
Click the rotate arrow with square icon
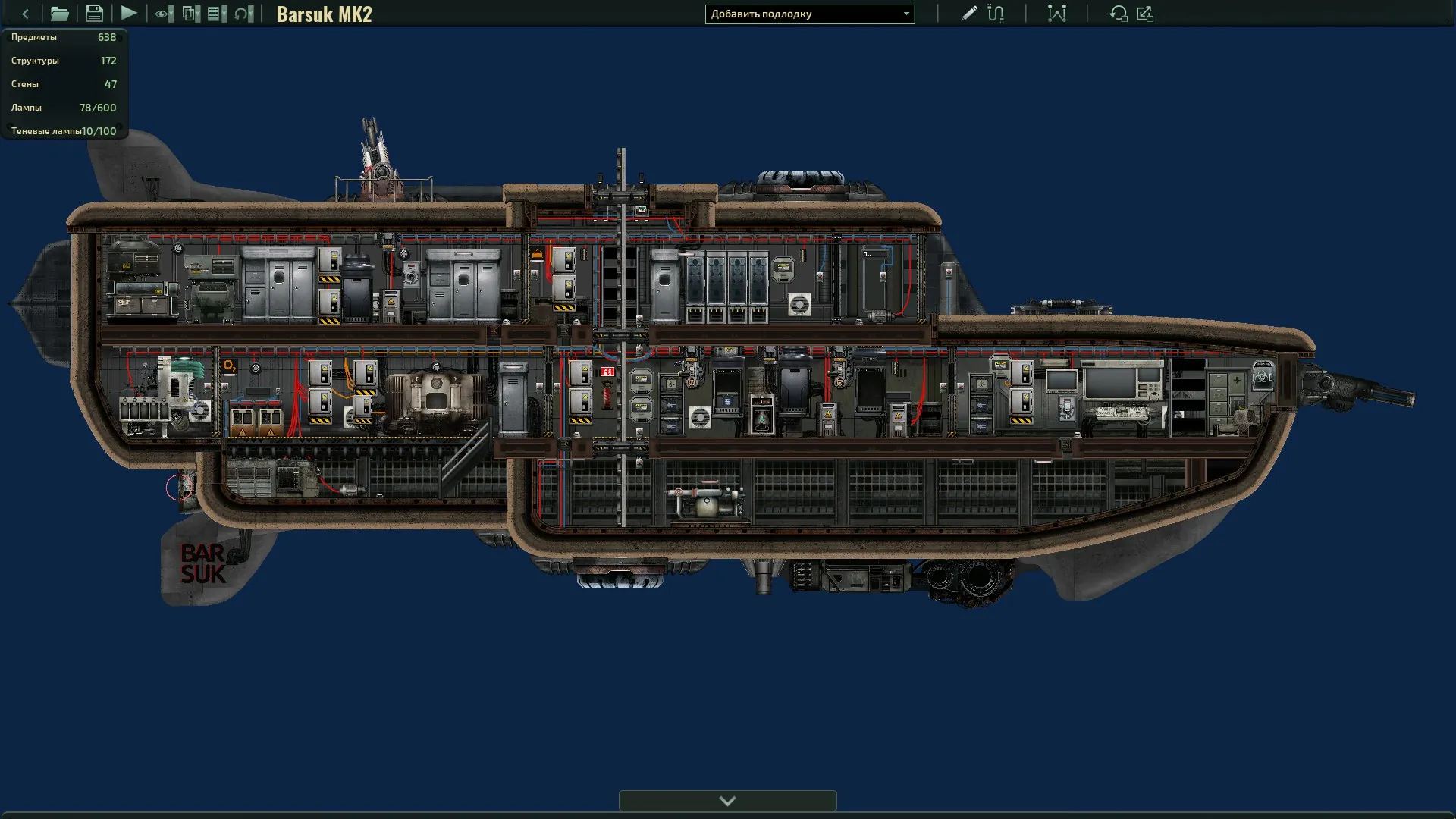pos(1118,14)
